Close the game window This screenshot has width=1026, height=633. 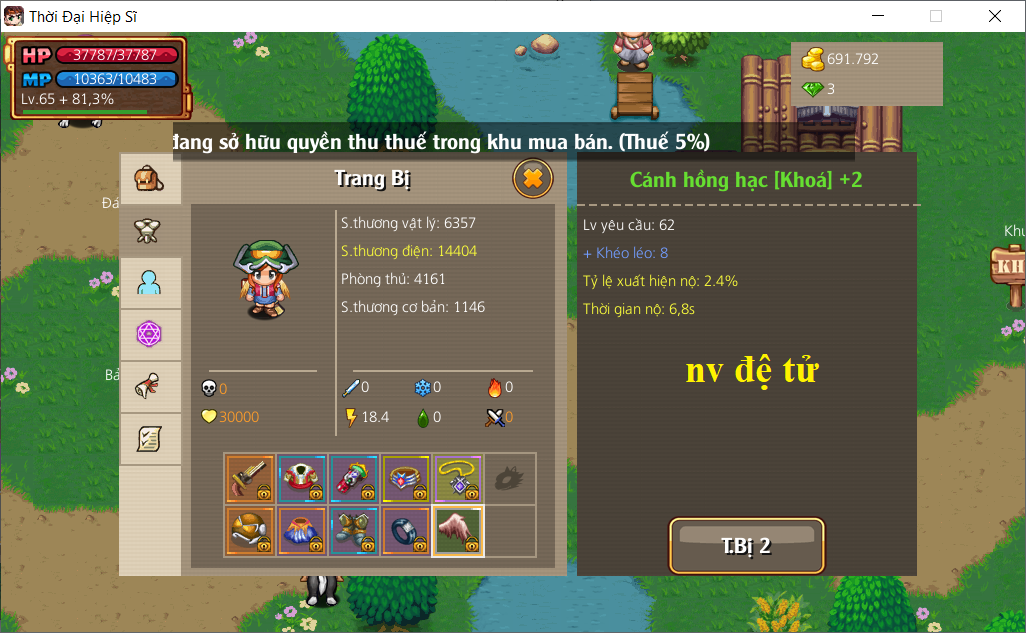[995, 16]
